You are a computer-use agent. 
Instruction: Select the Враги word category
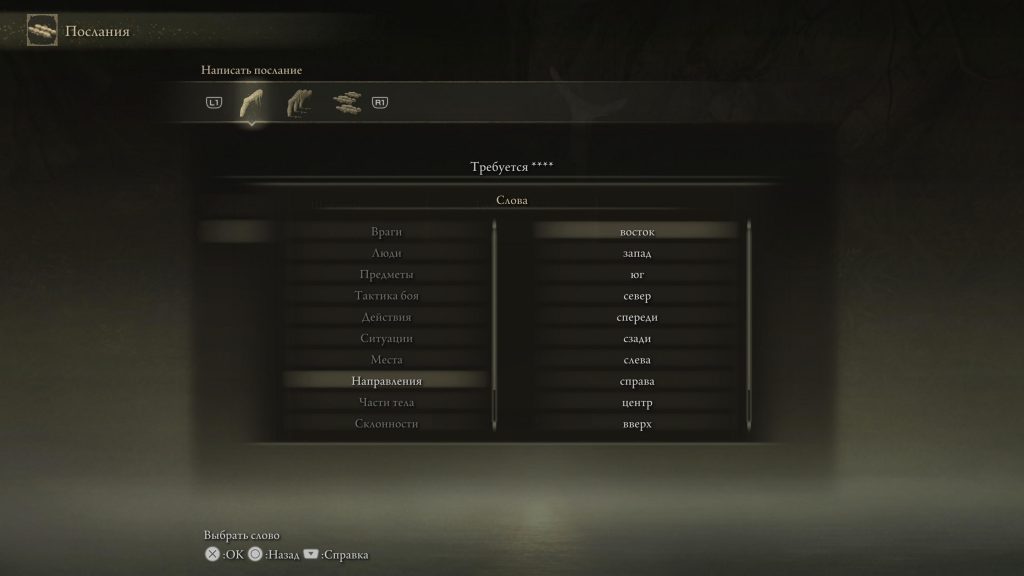[x=386, y=232]
